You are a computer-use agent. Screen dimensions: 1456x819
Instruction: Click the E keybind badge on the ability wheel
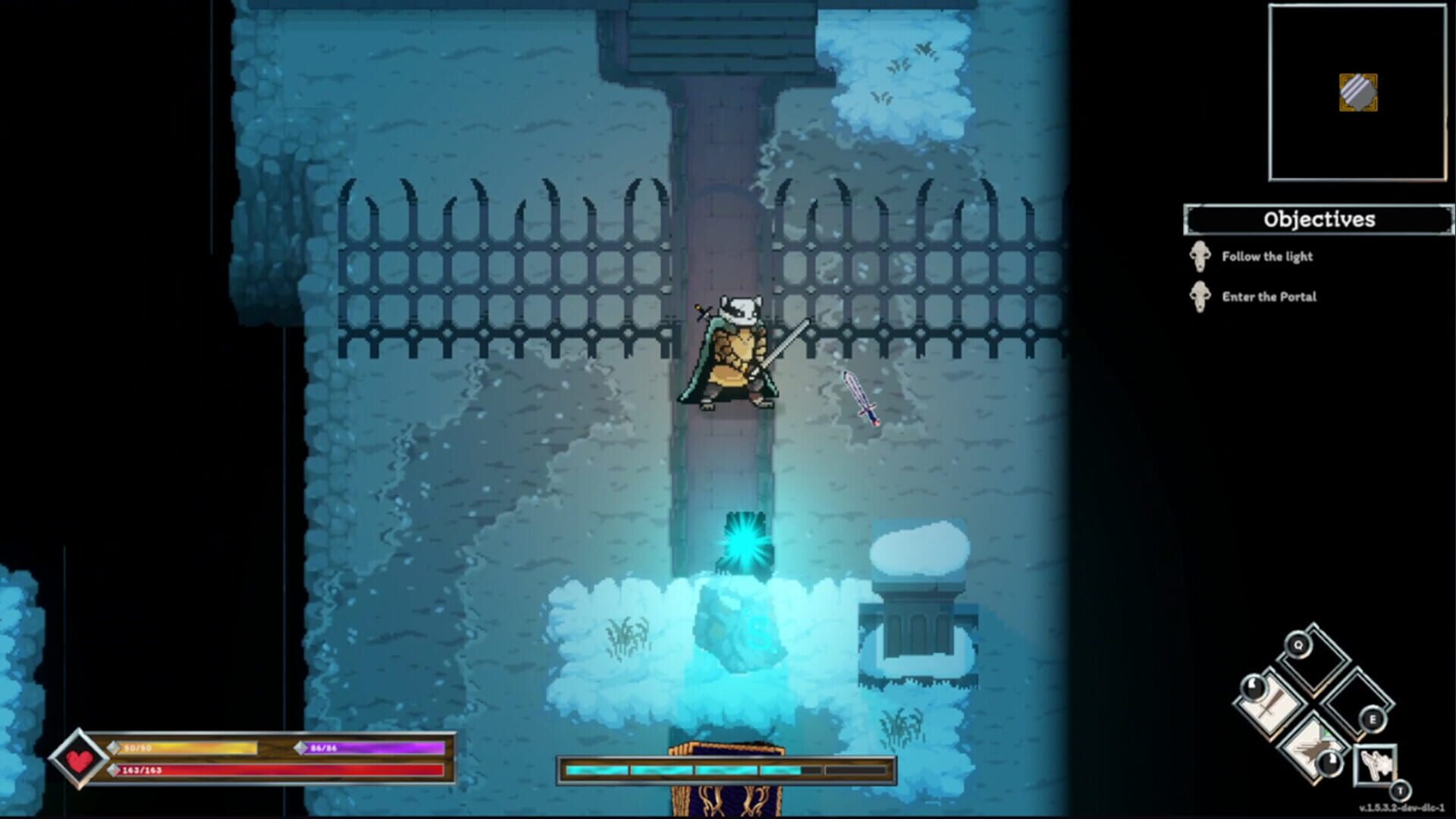point(1373,719)
